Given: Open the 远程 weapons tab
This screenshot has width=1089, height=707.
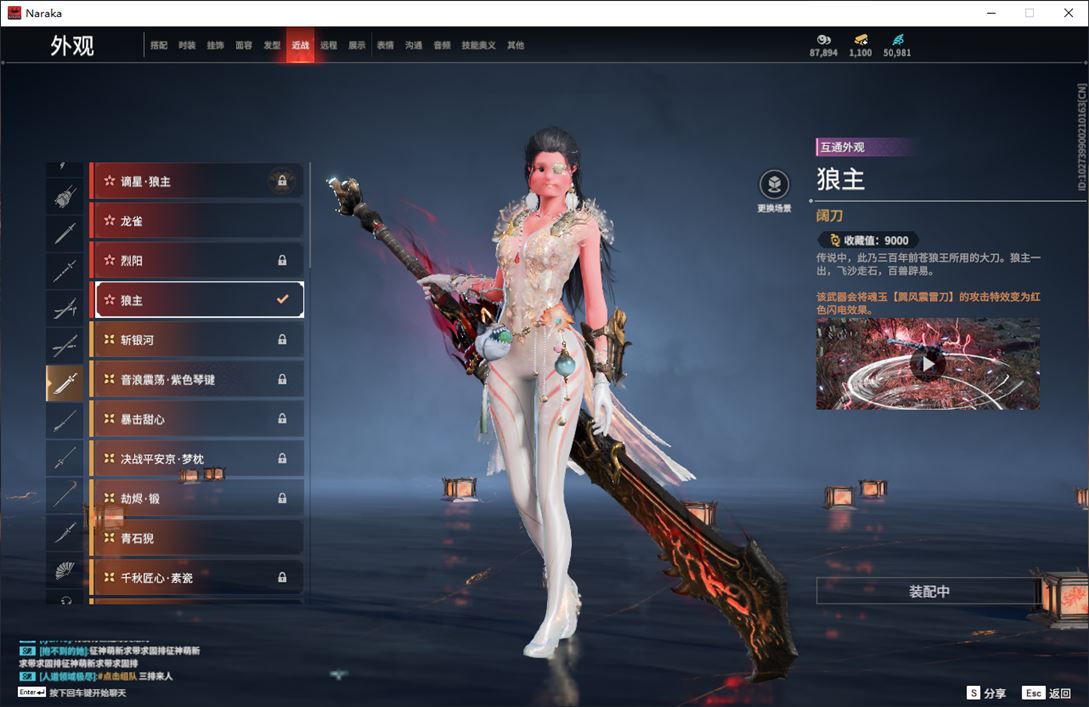Looking at the screenshot, I should point(328,46).
